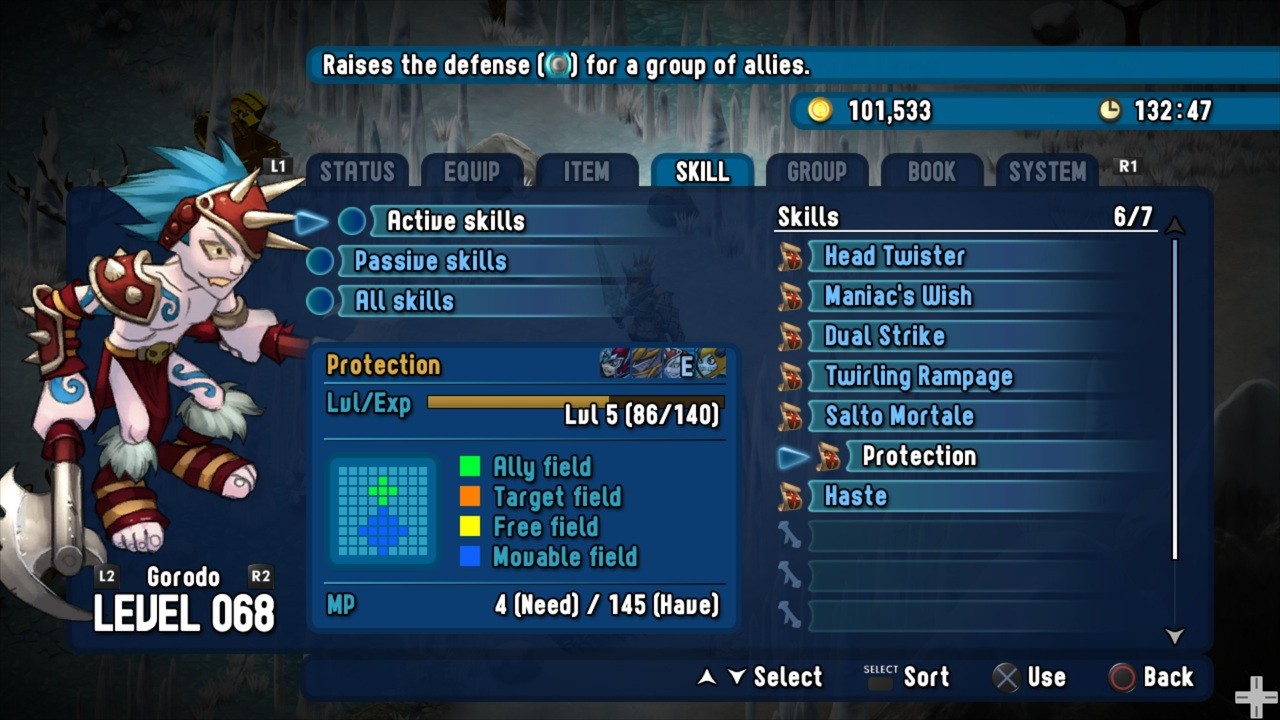Screen dimensions: 1280x720
Task: Choose the Active skills filter
Action: point(455,221)
